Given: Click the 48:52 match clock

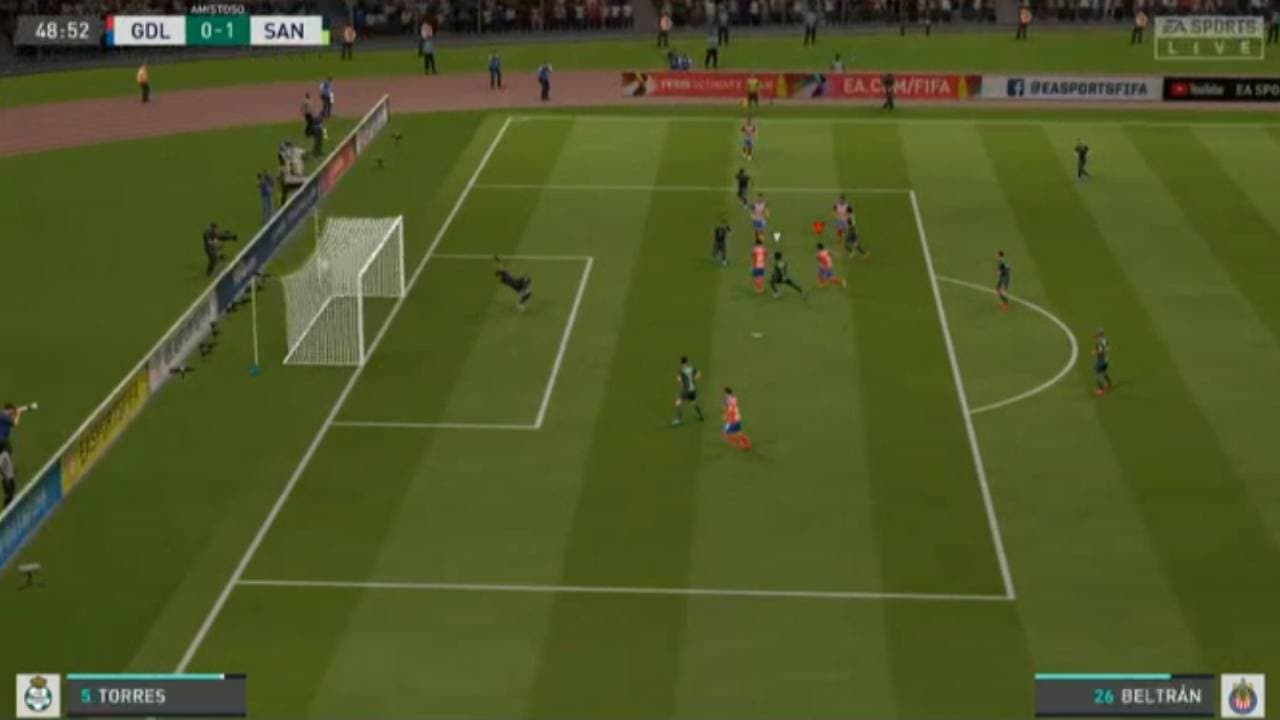Looking at the screenshot, I should (62, 30).
